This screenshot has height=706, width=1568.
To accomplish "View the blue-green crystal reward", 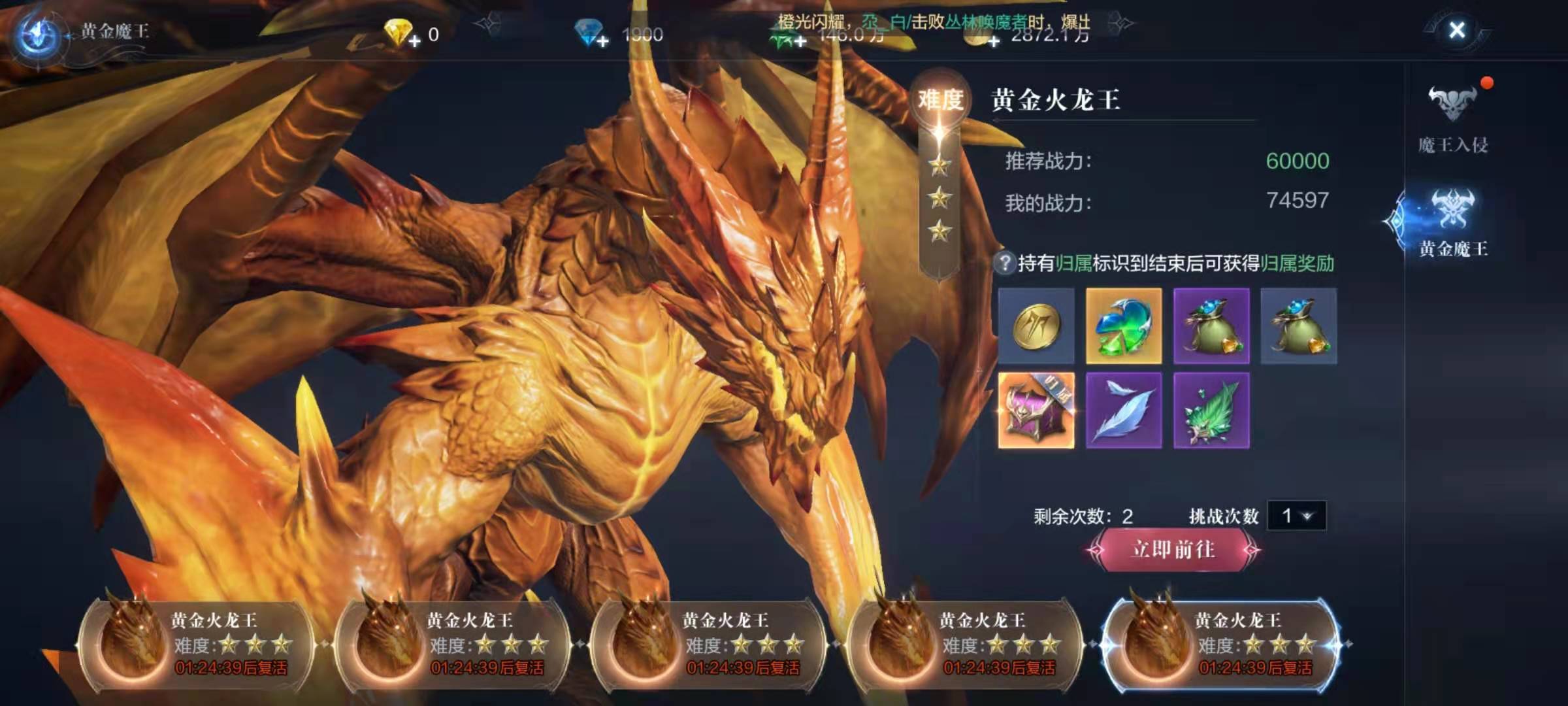I will tap(1124, 326).
